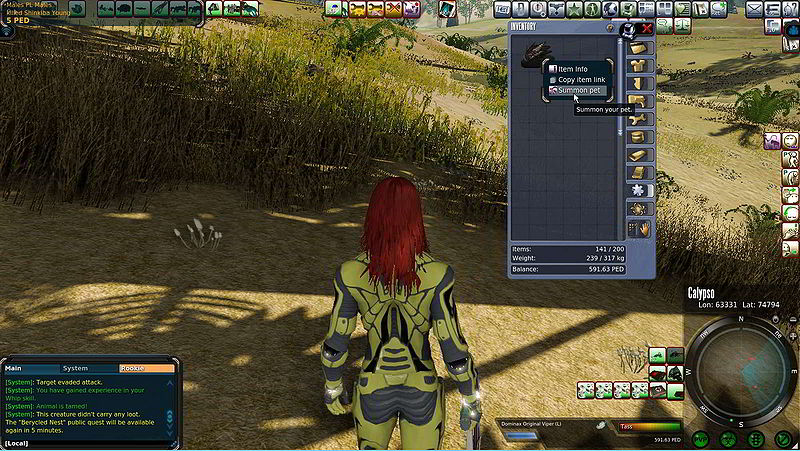Switch to the System chat tab
800x451 pixels.
tap(75, 368)
